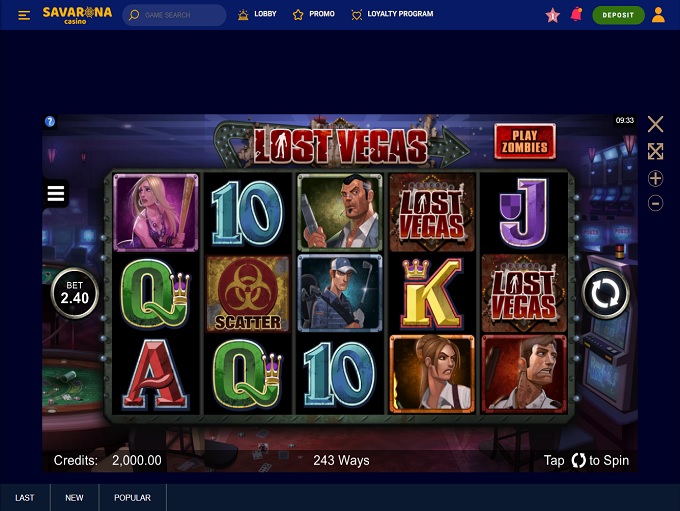Switch to the Last games tab
The width and height of the screenshot is (680, 511).
[x=25, y=498]
